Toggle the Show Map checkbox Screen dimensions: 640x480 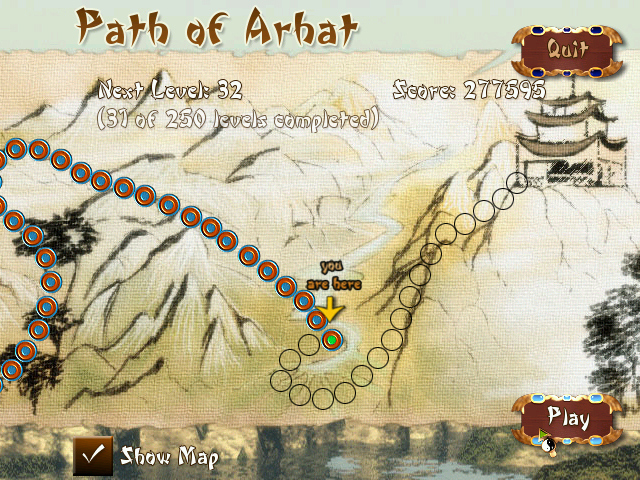tap(94, 455)
